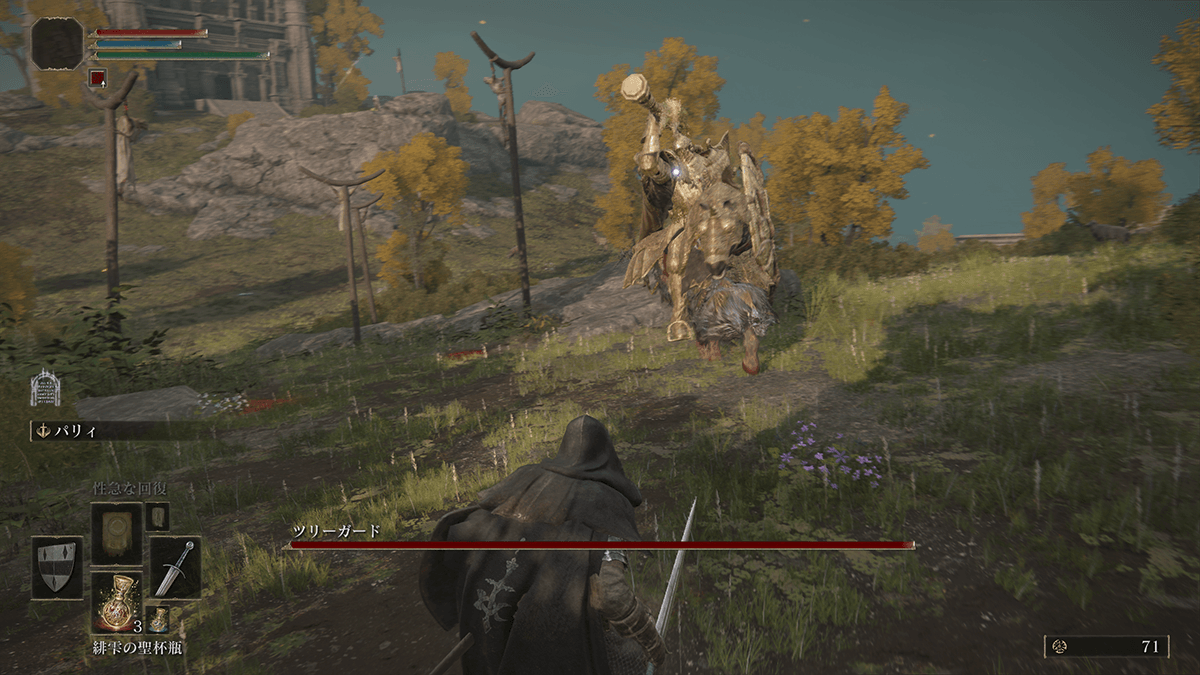Open the dark octagonal character emblem
Image resolution: width=1200 pixels, height=675 pixels.
[57, 43]
